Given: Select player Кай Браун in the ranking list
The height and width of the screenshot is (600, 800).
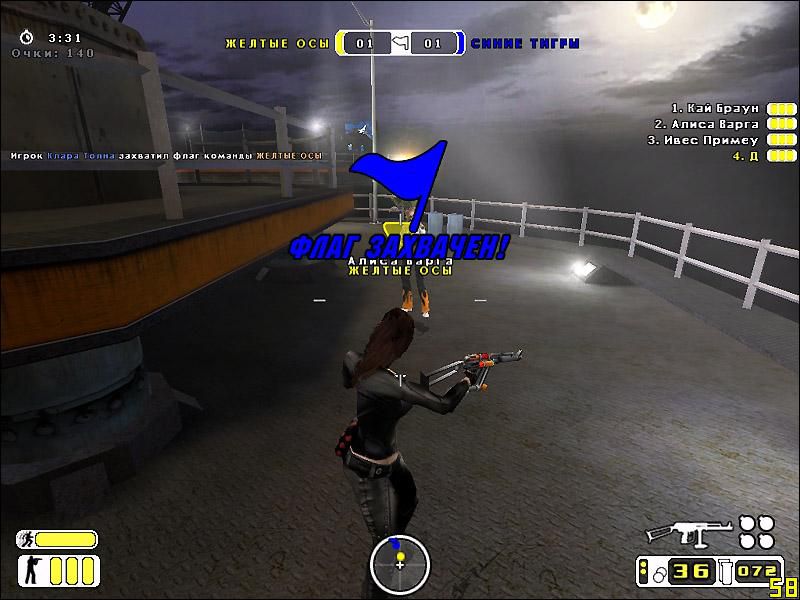Looking at the screenshot, I should pyautogui.click(x=715, y=108).
